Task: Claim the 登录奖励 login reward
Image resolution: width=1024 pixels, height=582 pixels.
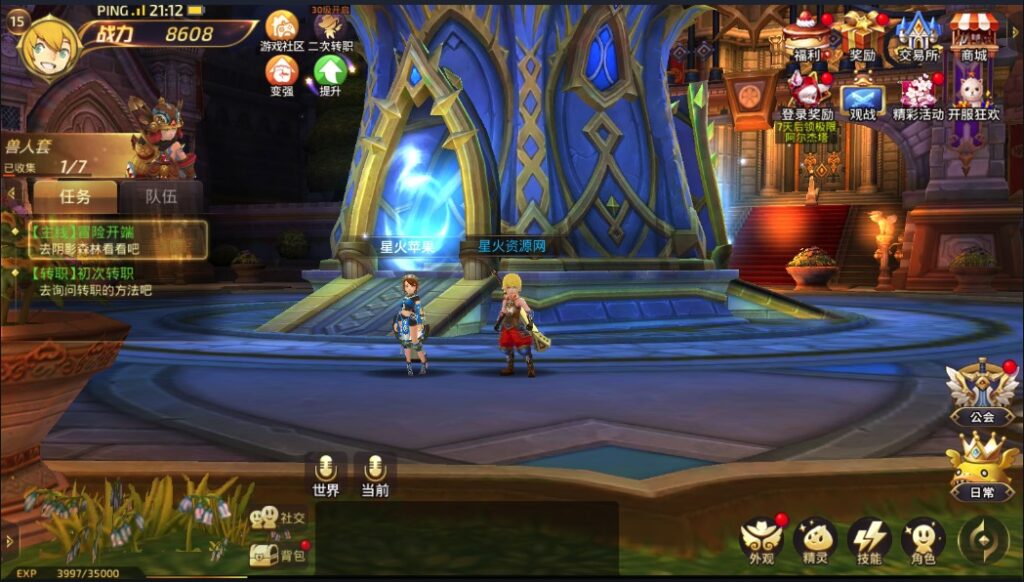Action: point(807,95)
